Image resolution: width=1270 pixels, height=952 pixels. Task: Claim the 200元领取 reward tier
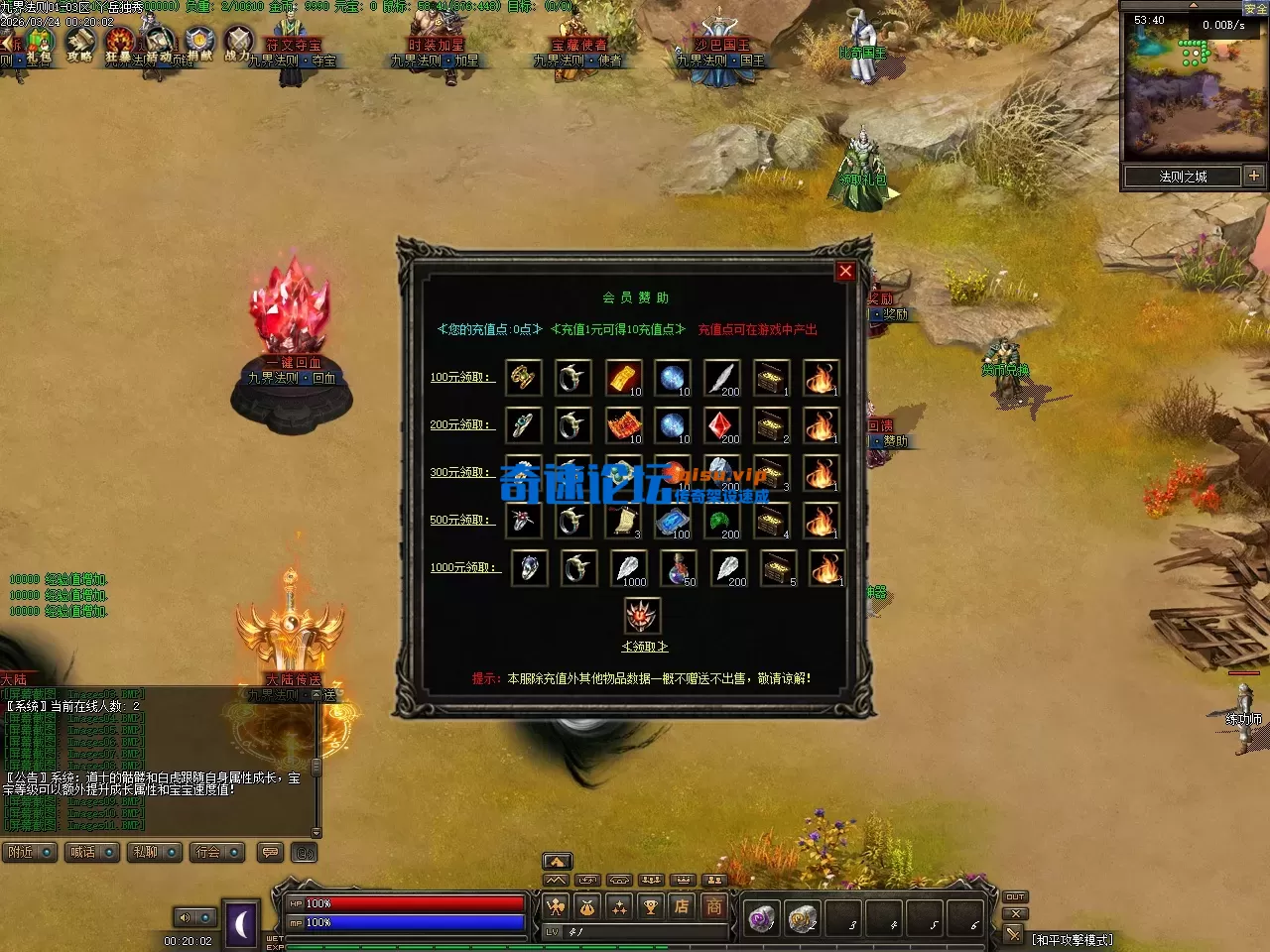click(460, 425)
